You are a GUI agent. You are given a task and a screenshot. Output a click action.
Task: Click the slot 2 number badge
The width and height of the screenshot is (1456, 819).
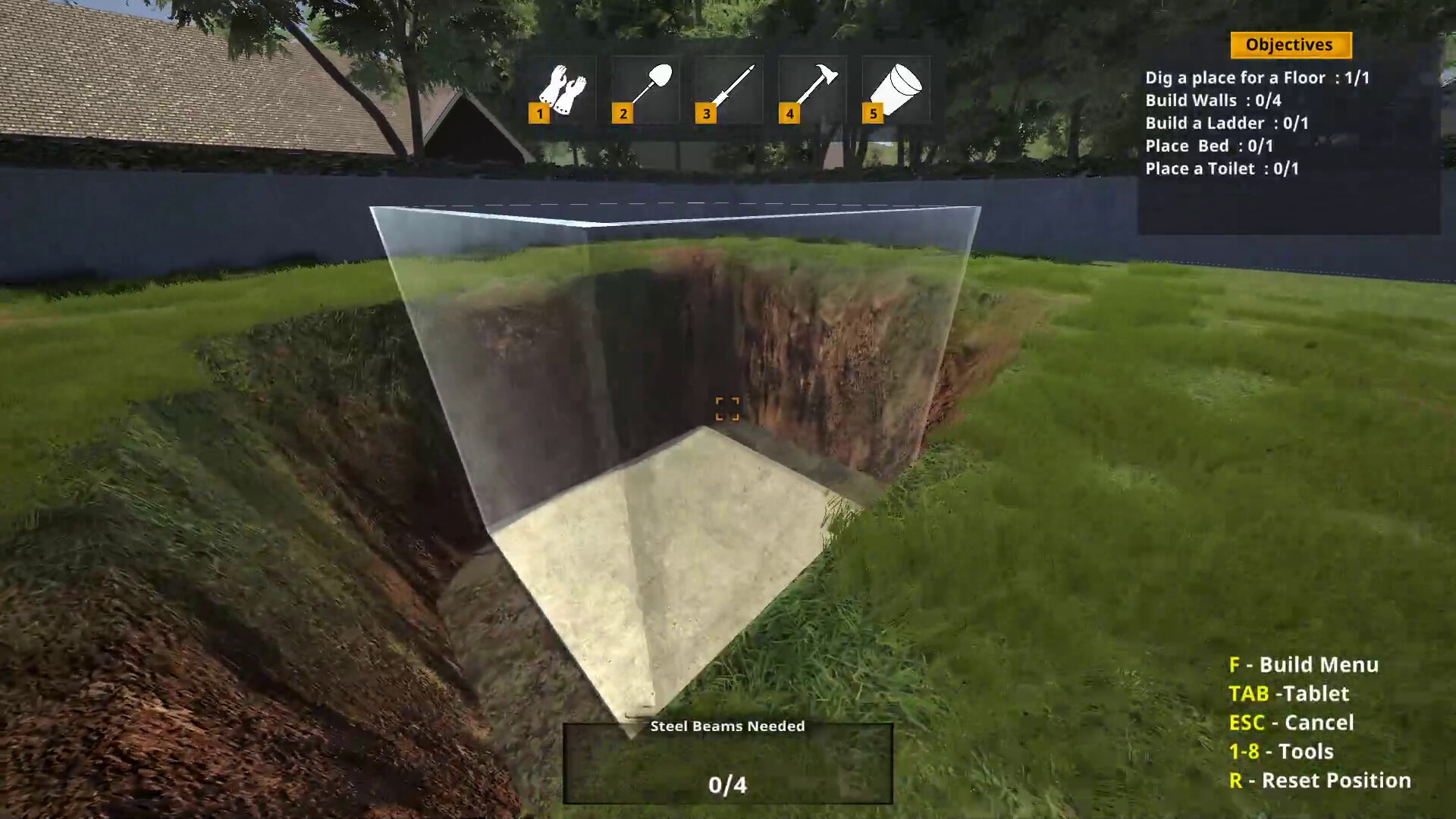(623, 114)
